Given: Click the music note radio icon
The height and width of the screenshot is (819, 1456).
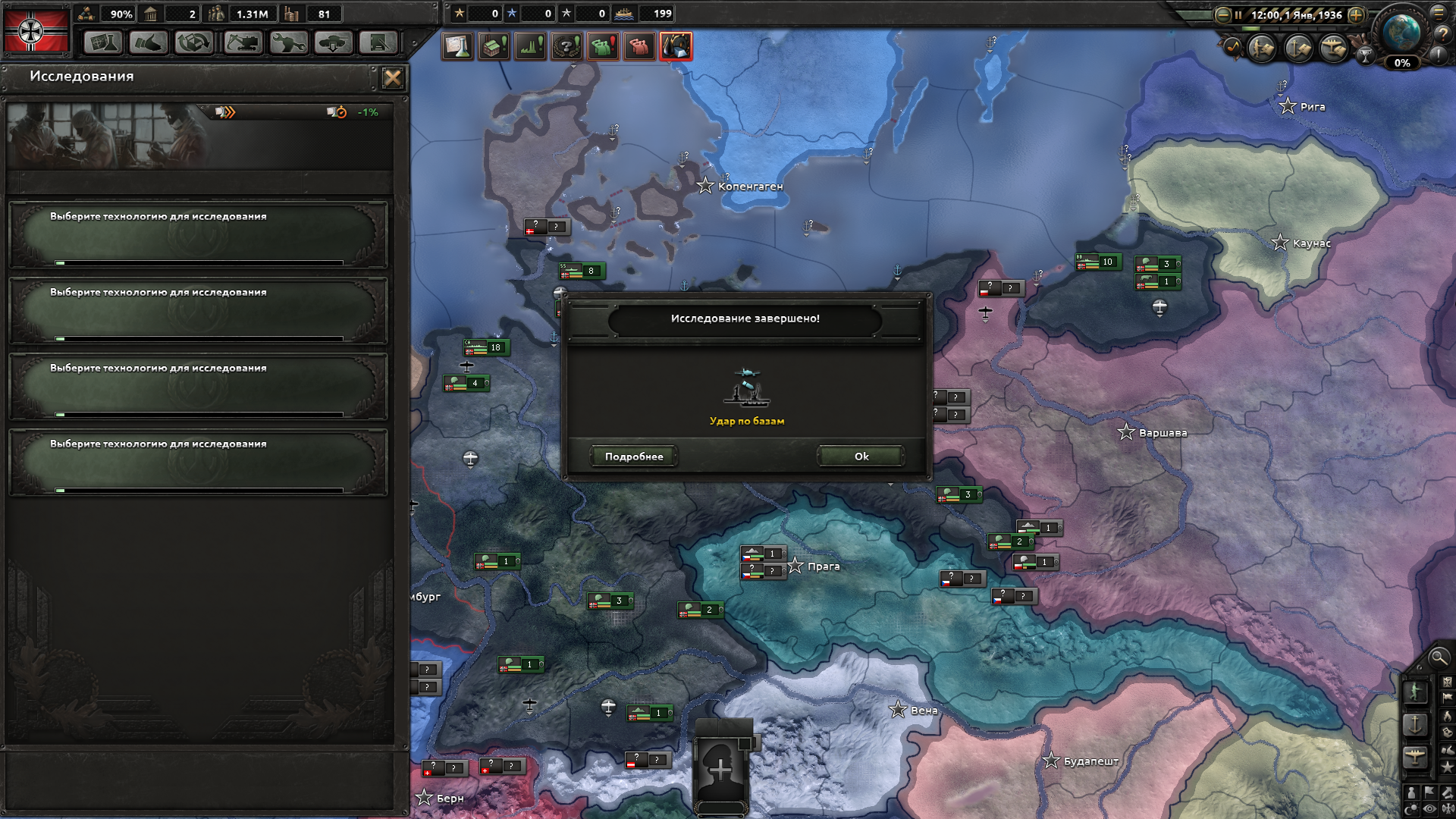Looking at the screenshot, I should coord(1232,47).
